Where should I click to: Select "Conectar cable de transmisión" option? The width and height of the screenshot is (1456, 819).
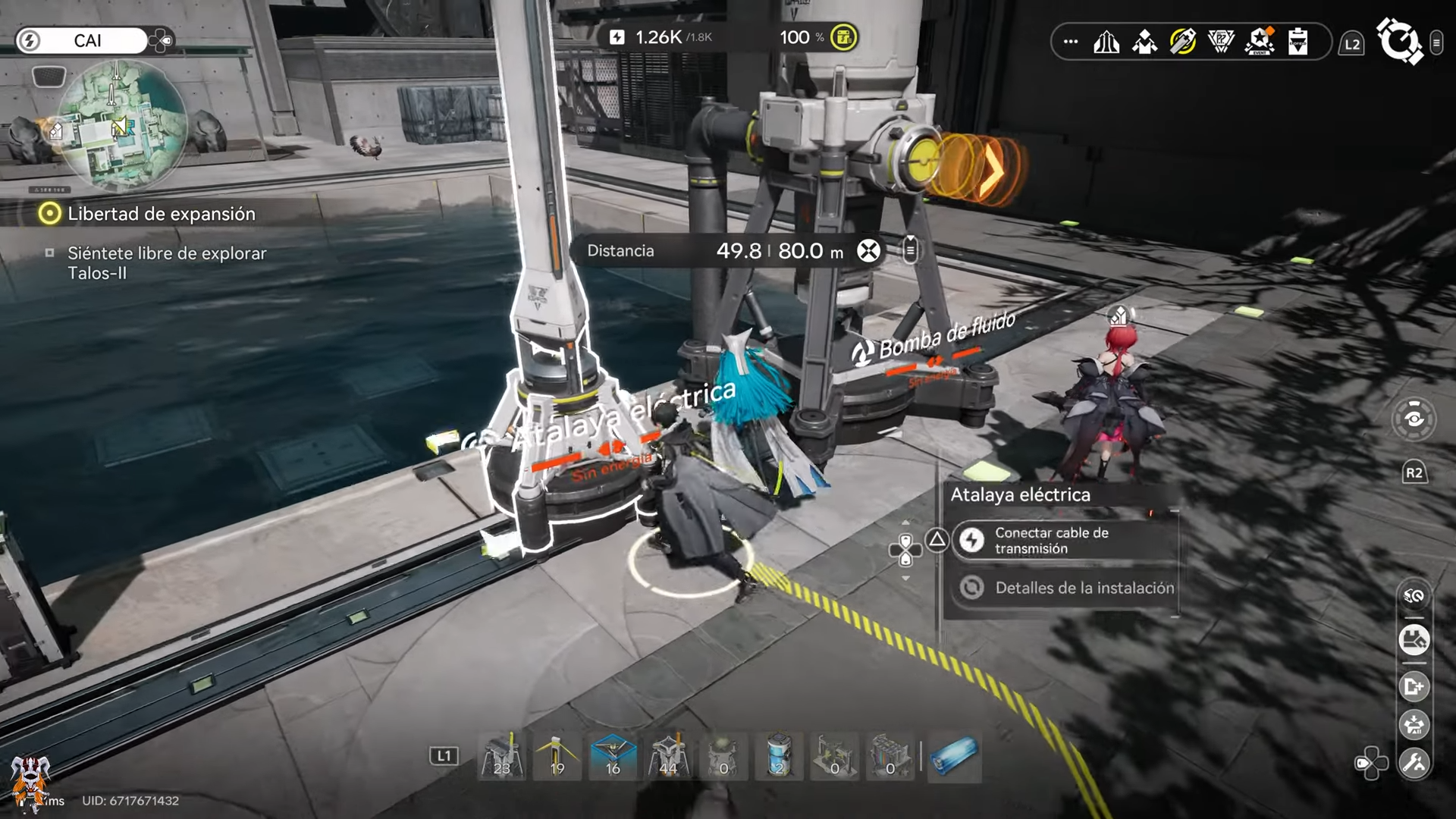click(x=1063, y=541)
